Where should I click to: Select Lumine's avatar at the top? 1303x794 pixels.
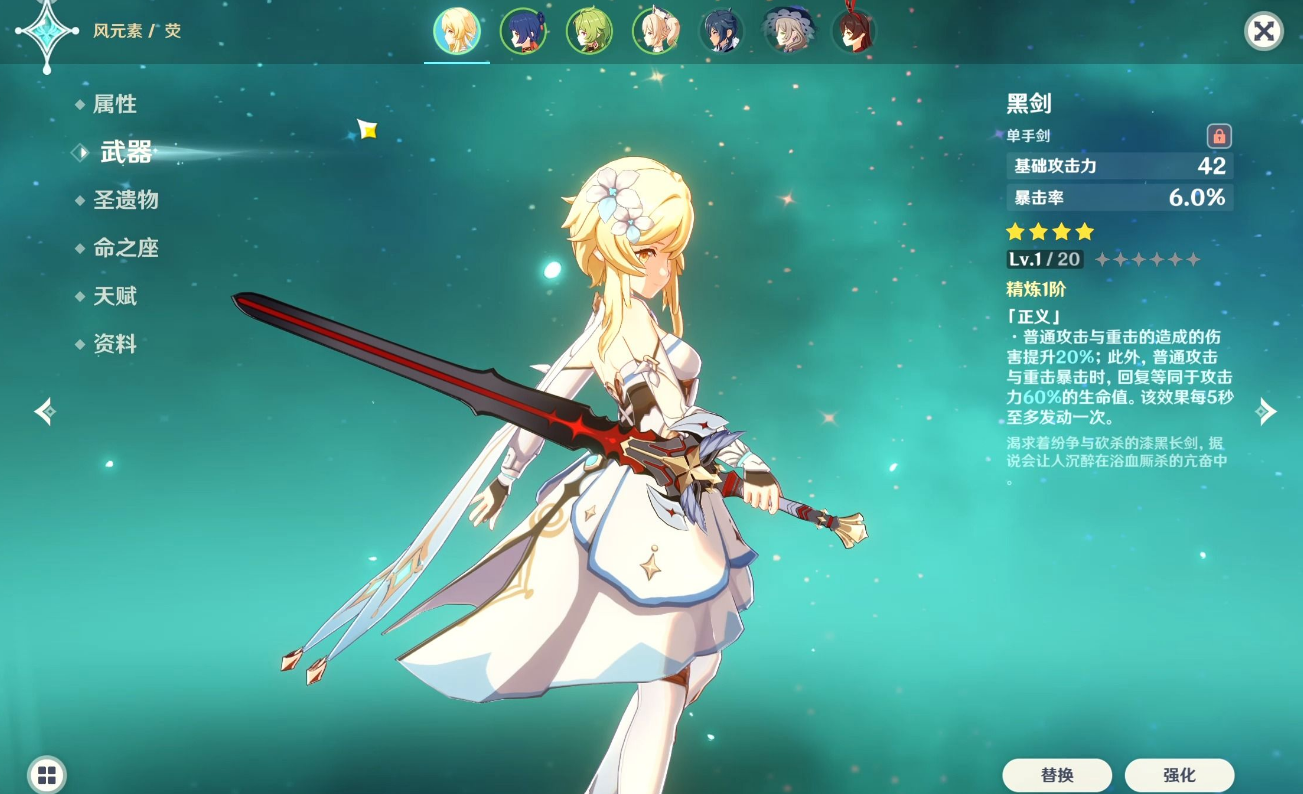click(x=457, y=30)
